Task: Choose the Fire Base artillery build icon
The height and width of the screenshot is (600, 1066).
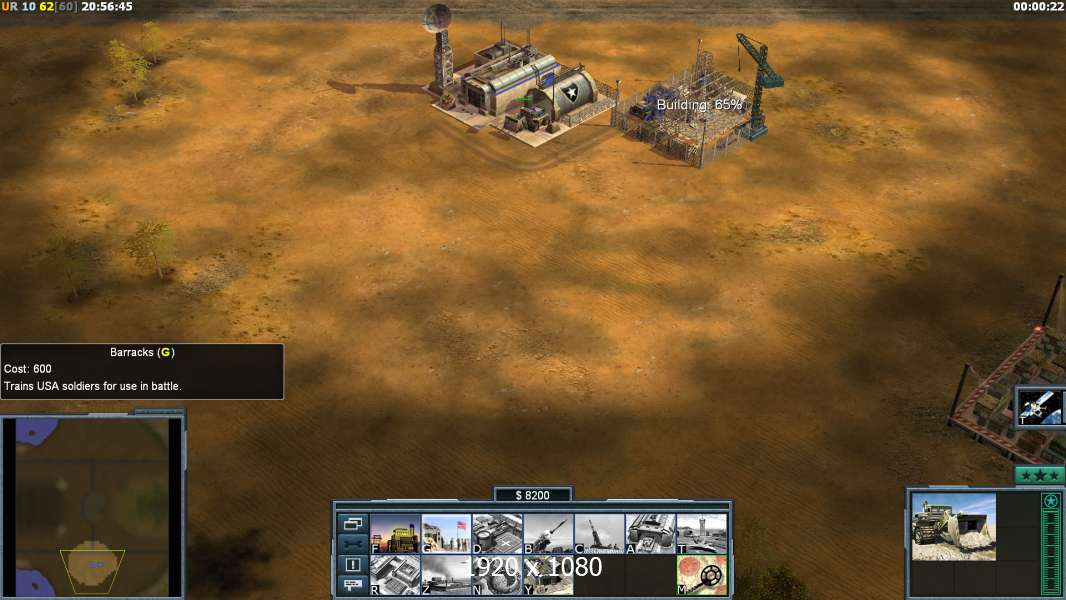Action: tap(599, 534)
